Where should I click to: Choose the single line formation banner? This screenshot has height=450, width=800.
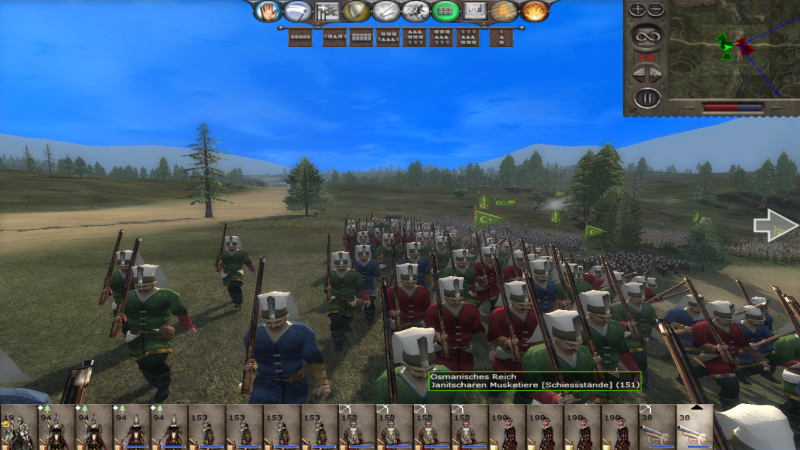click(299, 38)
